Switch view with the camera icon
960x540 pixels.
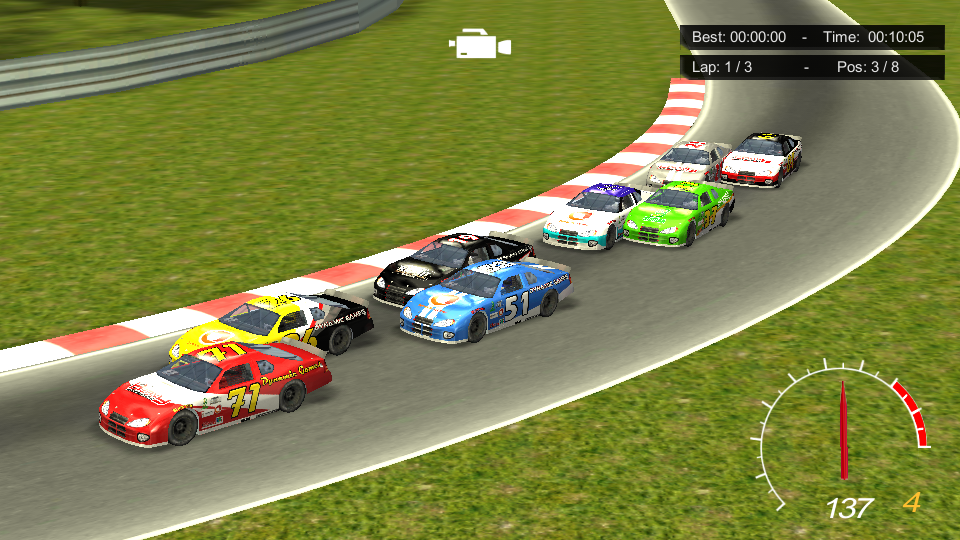pyautogui.click(x=480, y=45)
